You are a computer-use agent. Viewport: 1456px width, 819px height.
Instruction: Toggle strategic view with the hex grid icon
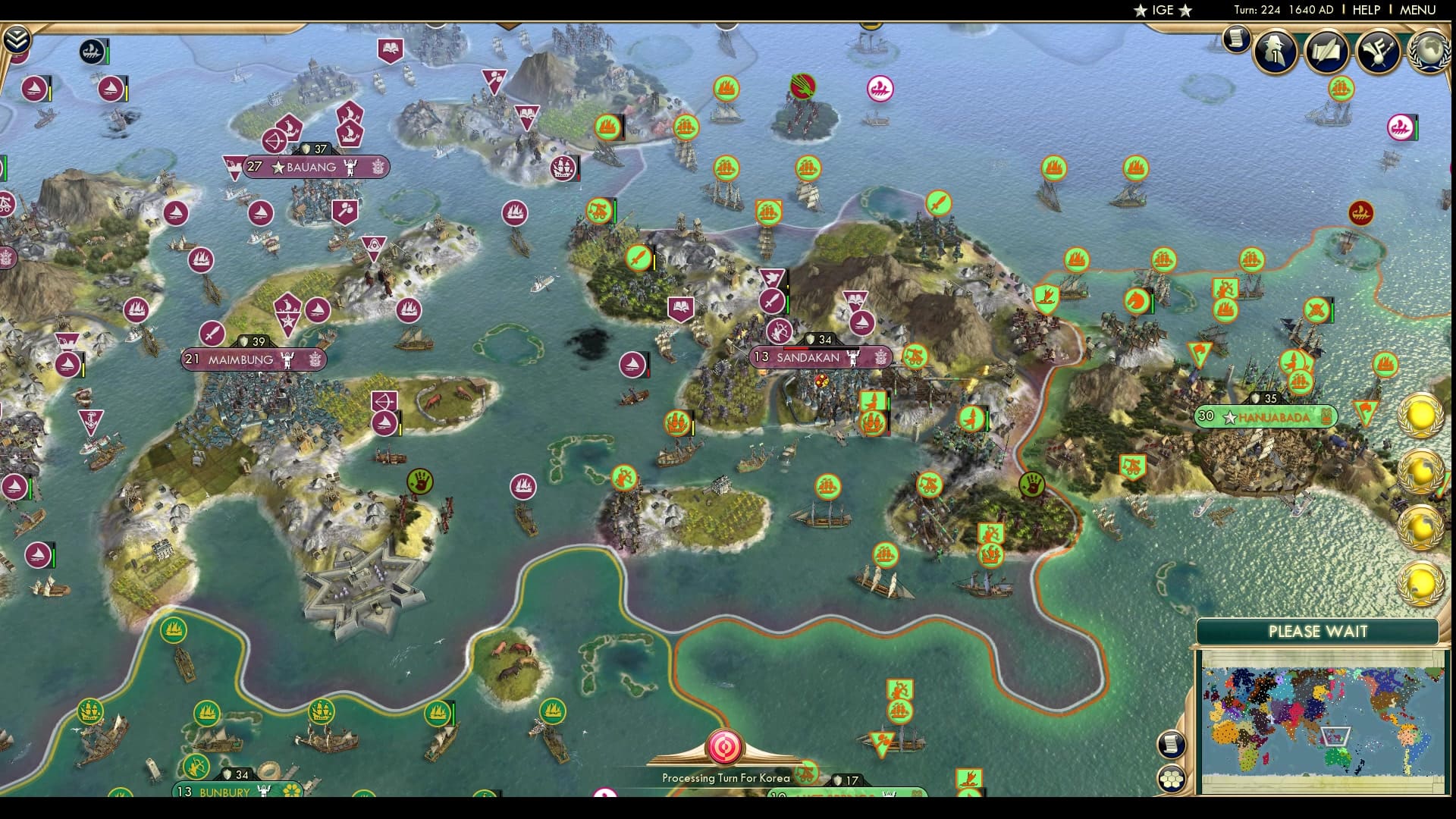click(1172, 779)
